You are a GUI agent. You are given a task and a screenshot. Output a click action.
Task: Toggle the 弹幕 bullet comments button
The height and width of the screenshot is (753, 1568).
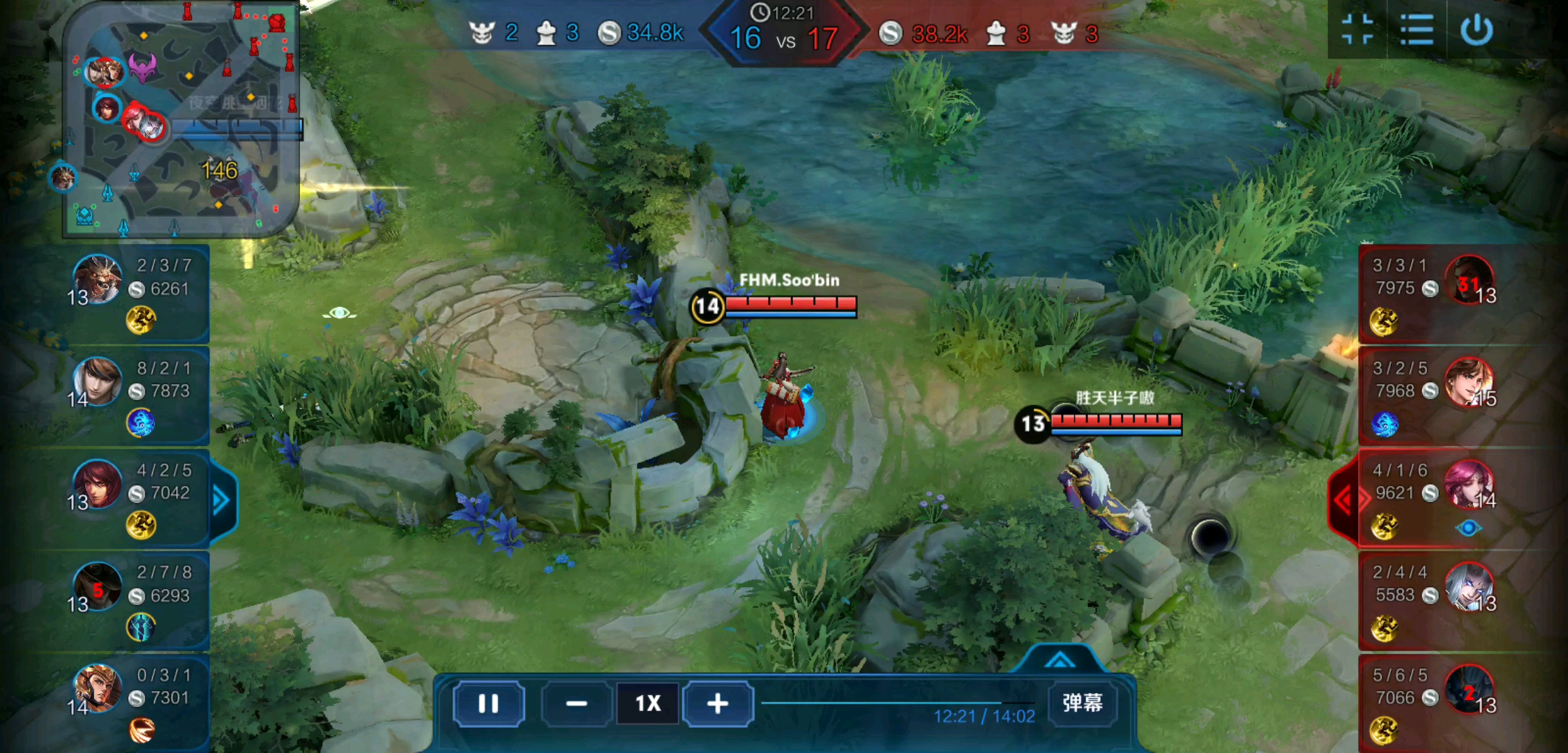pyautogui.click(x=1082, y=702)
